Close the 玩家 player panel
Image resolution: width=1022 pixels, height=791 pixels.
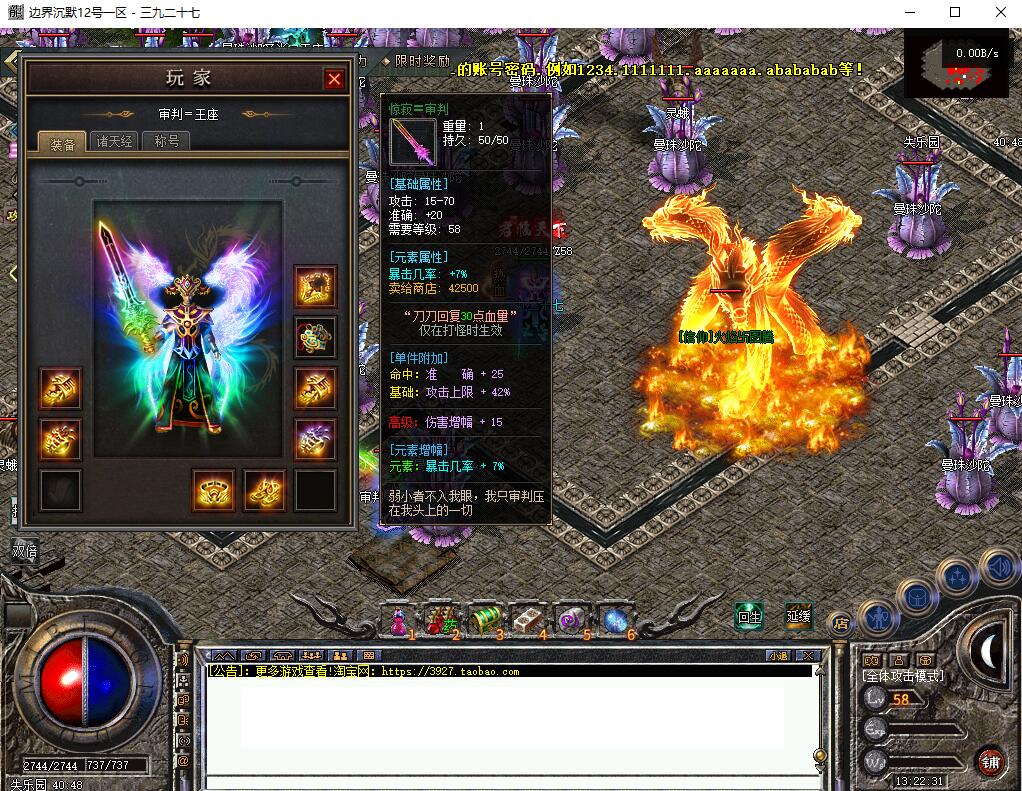coord(334,79)
